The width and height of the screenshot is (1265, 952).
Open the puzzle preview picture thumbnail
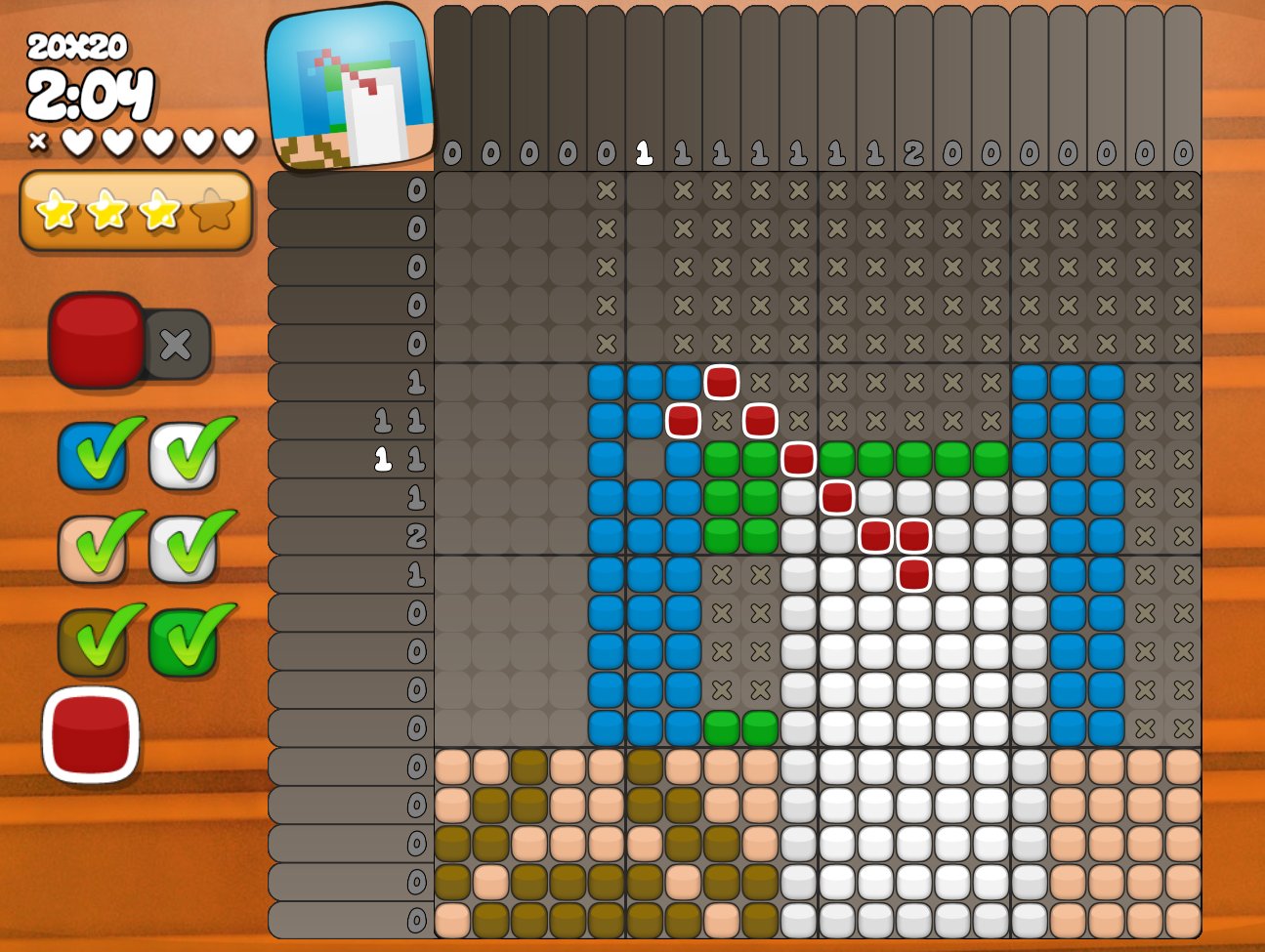(350, 88)
